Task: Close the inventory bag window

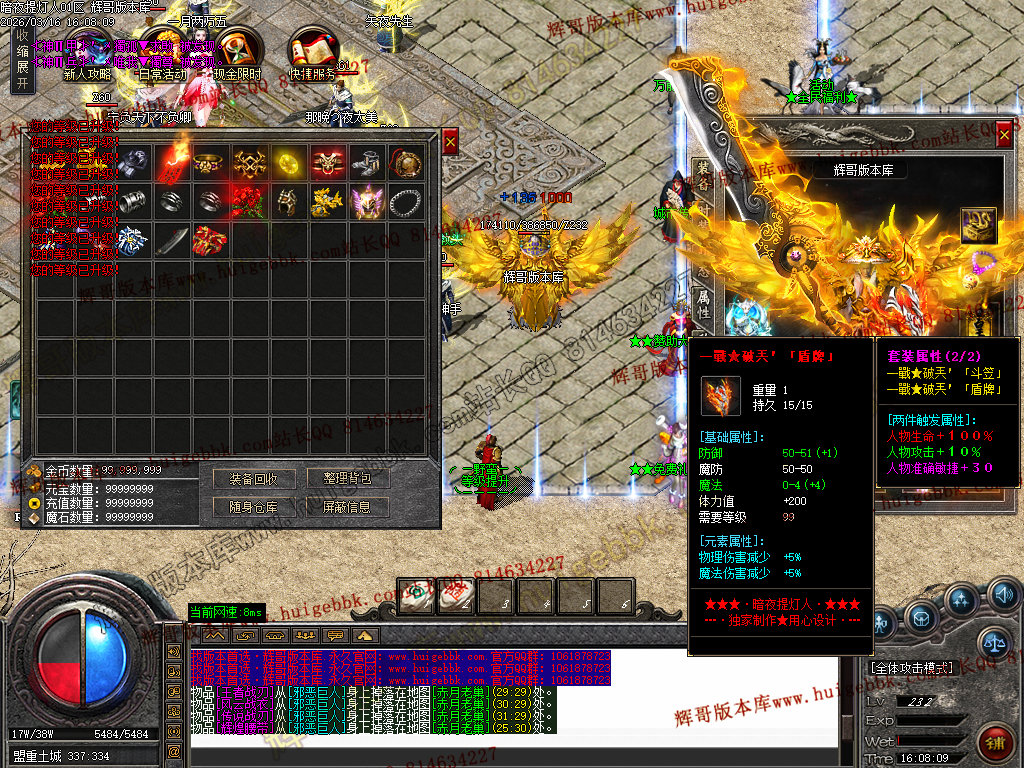Action: tap(450, 143)
